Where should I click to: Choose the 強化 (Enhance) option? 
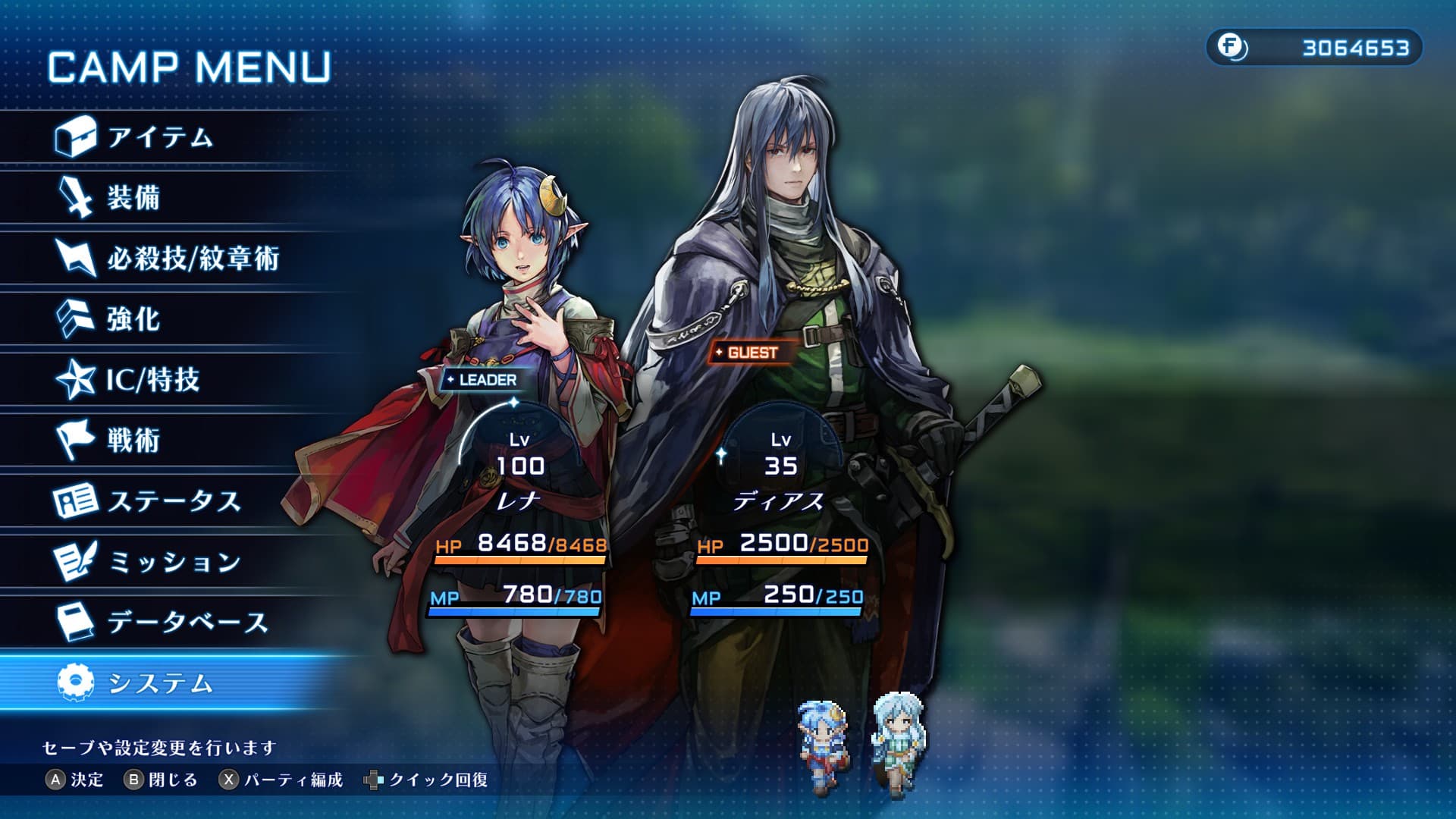point(133,319)
